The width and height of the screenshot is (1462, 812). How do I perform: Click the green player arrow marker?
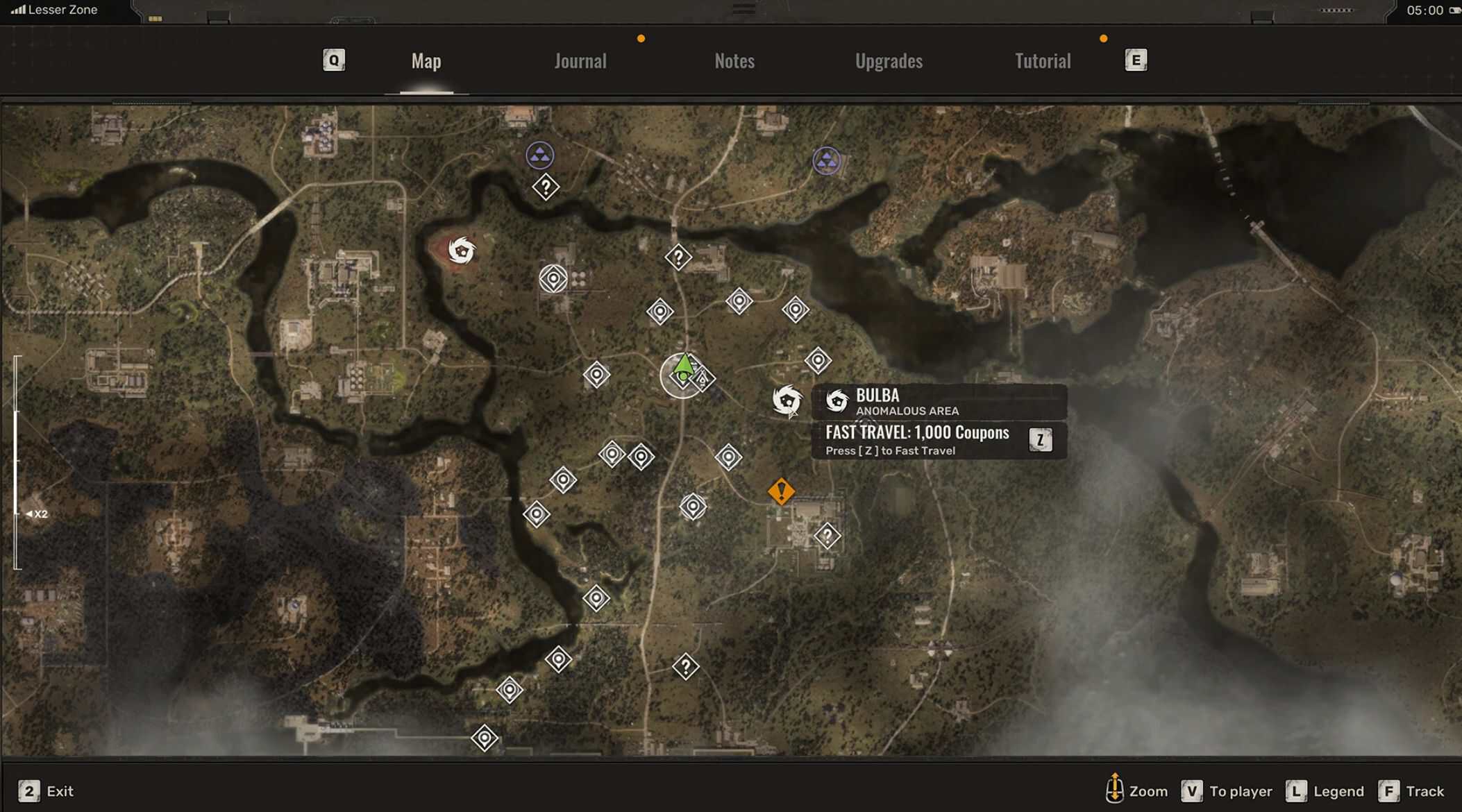(x=684, y=366)
